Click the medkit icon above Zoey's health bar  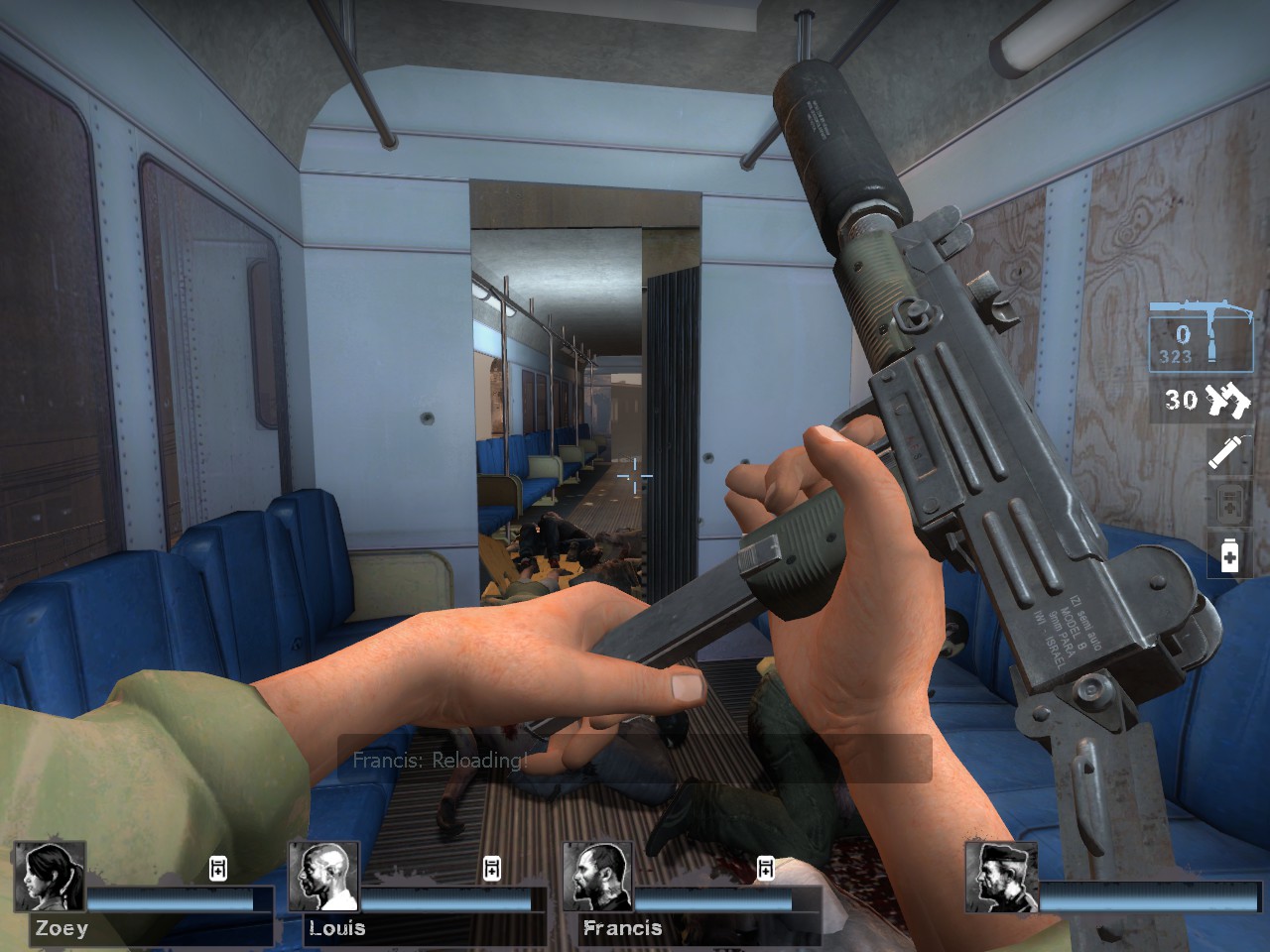point(218,869)
